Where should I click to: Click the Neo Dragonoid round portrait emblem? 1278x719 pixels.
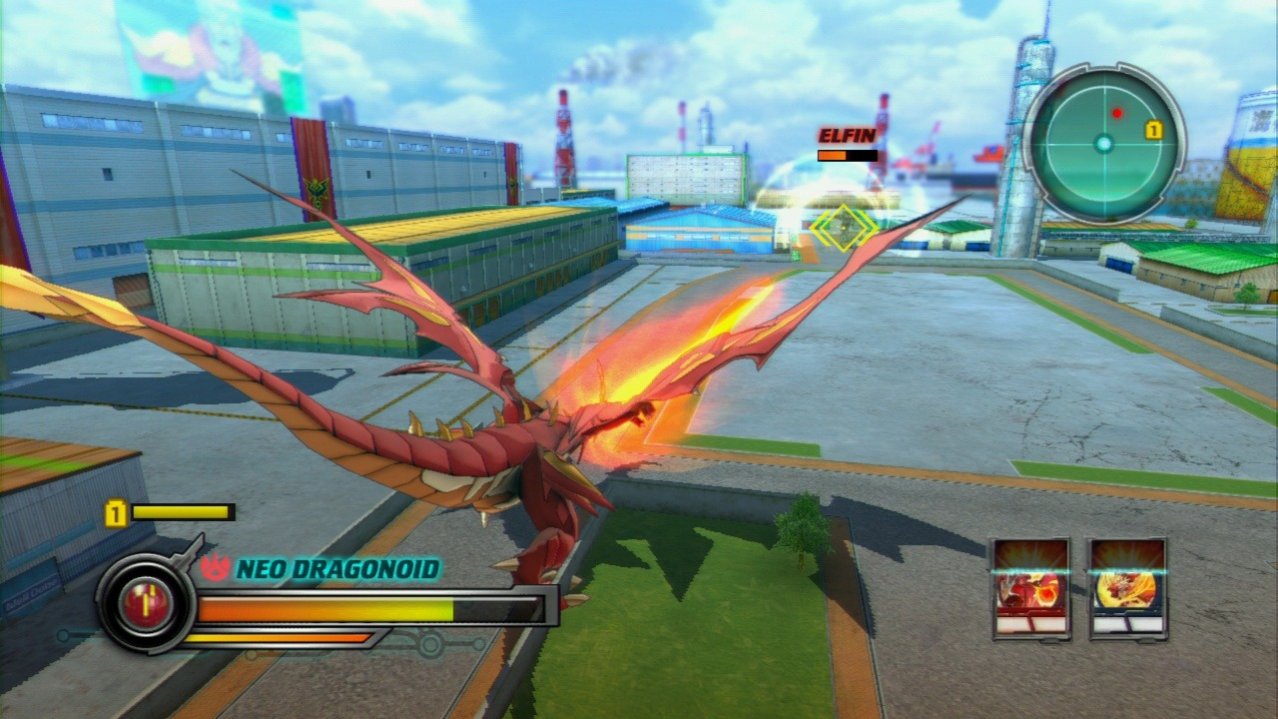(x=147, y=603)
